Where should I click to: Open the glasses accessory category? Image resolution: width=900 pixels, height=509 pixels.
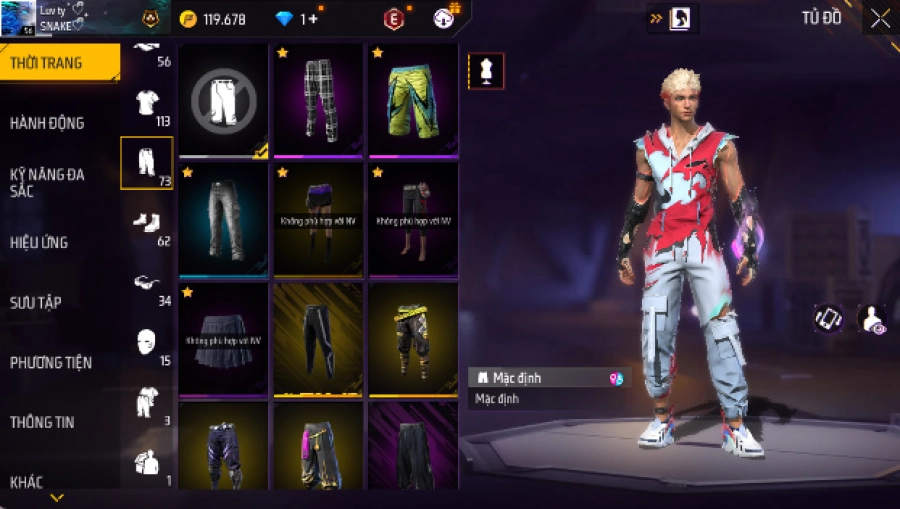tap(147, 283)
